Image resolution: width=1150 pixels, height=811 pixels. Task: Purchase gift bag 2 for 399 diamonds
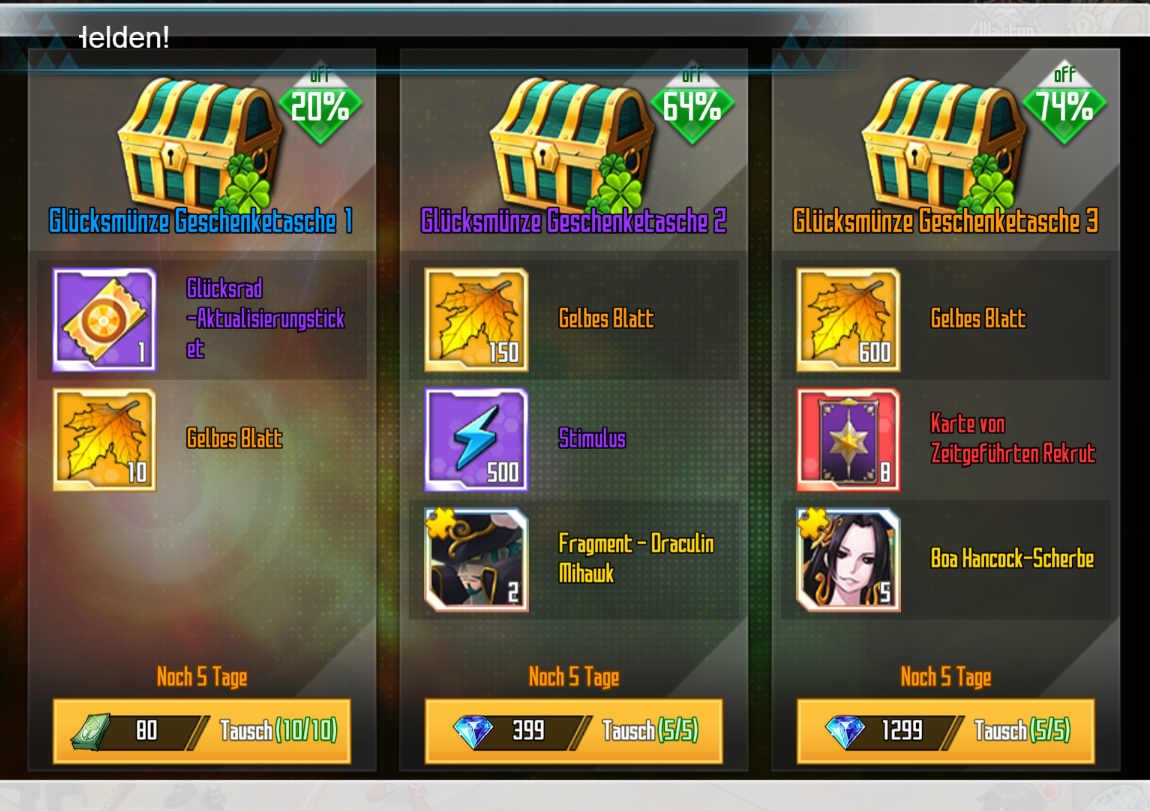tap(574, 731)
